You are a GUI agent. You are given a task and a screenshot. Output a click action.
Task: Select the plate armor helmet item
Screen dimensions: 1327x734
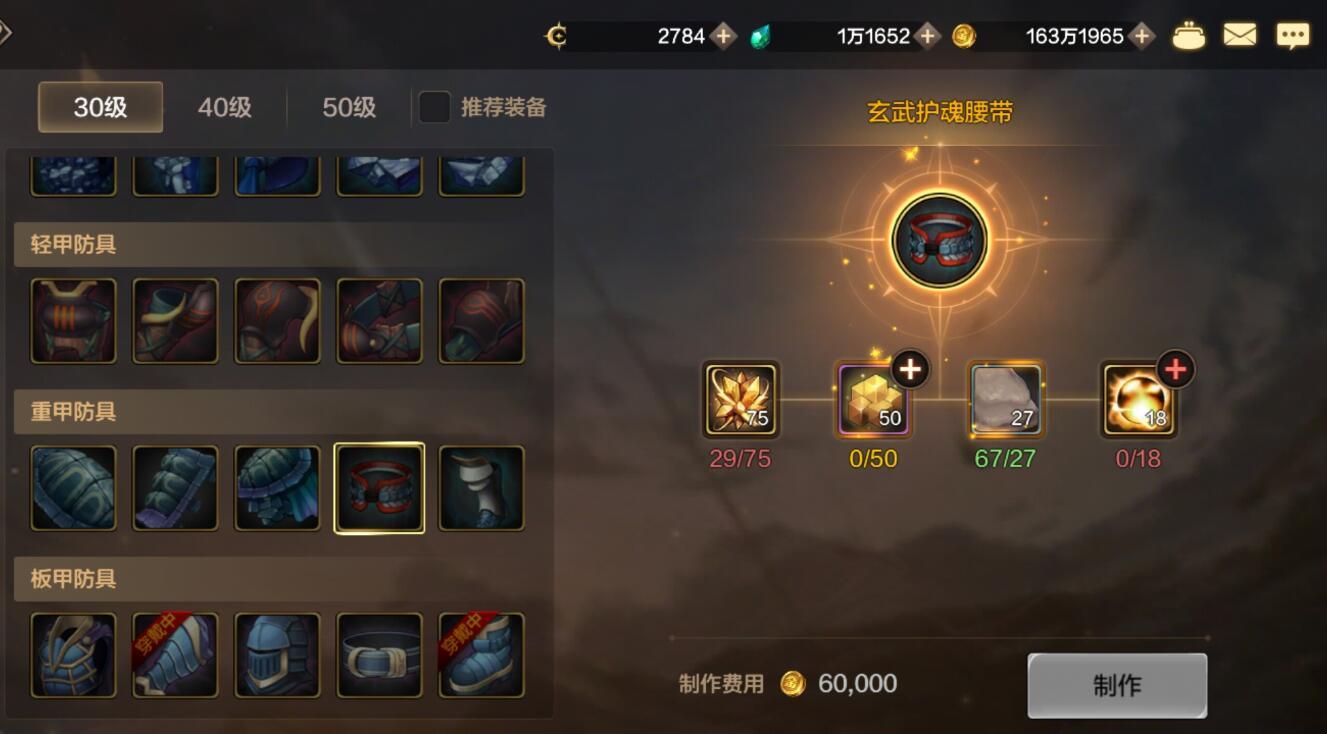point(277,655)
